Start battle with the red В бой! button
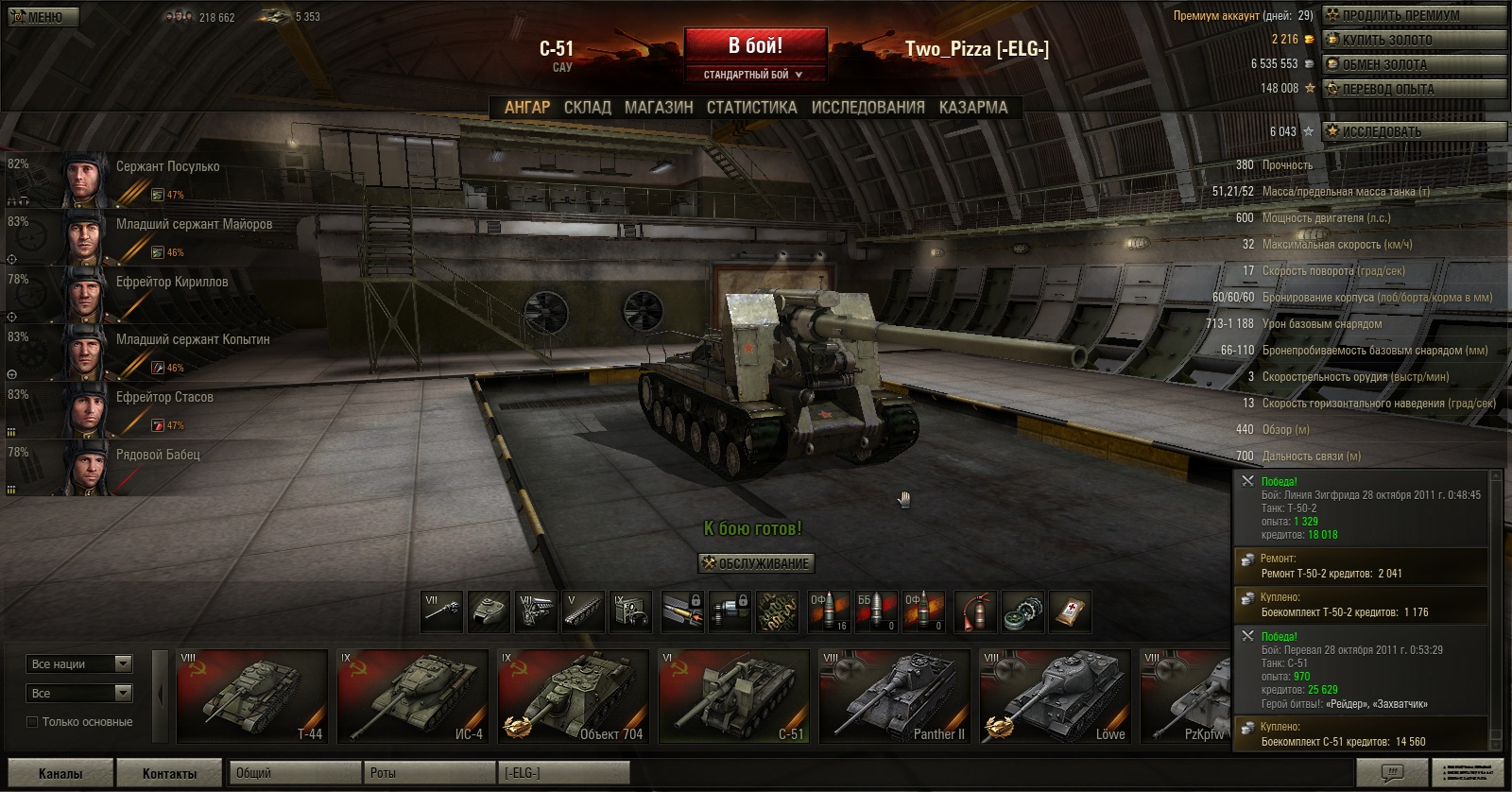 [x=755, y=46]
